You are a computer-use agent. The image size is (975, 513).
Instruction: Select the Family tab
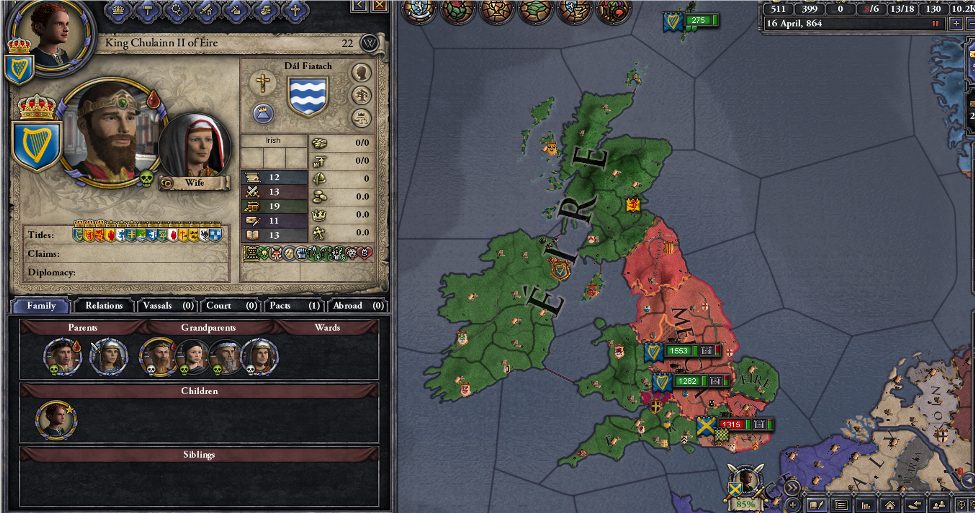coord(41,305)
